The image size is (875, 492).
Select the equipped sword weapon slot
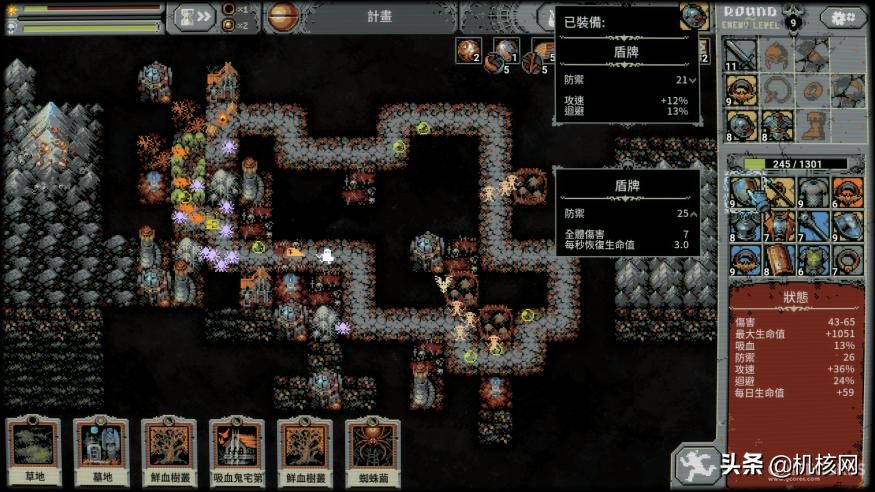[x=740, y=53]
